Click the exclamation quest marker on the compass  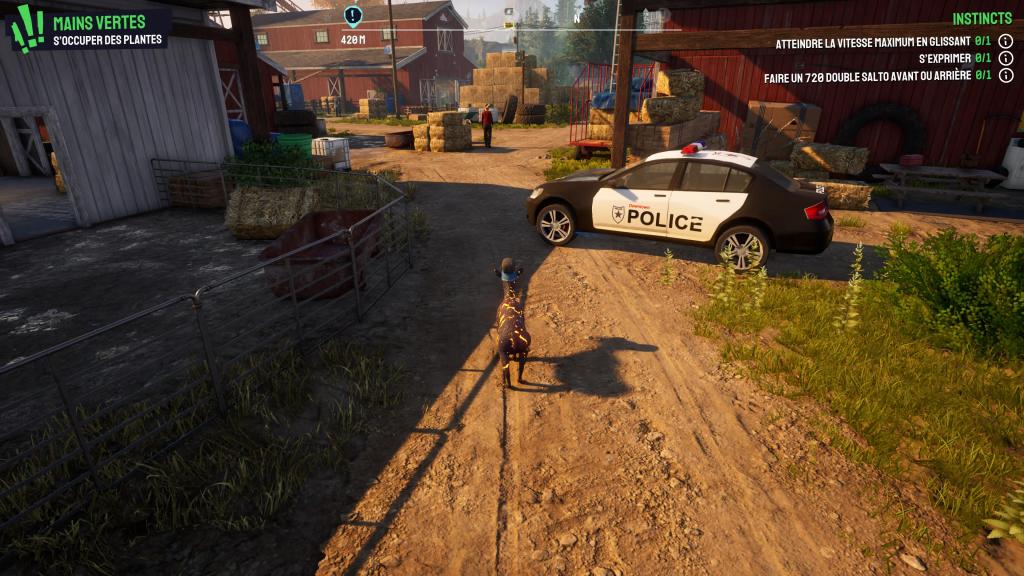[352, 15]
